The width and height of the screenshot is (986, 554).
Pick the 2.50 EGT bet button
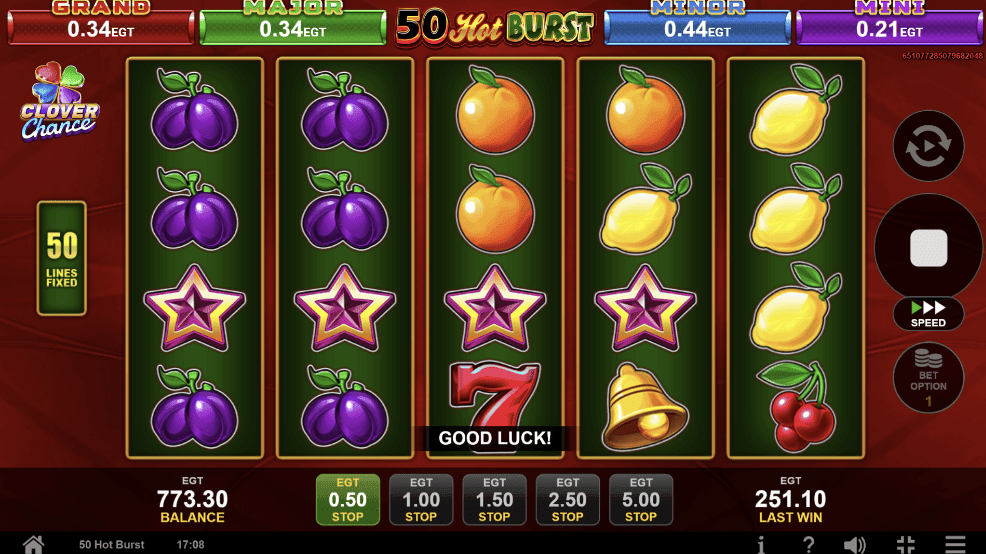[567, 500]
